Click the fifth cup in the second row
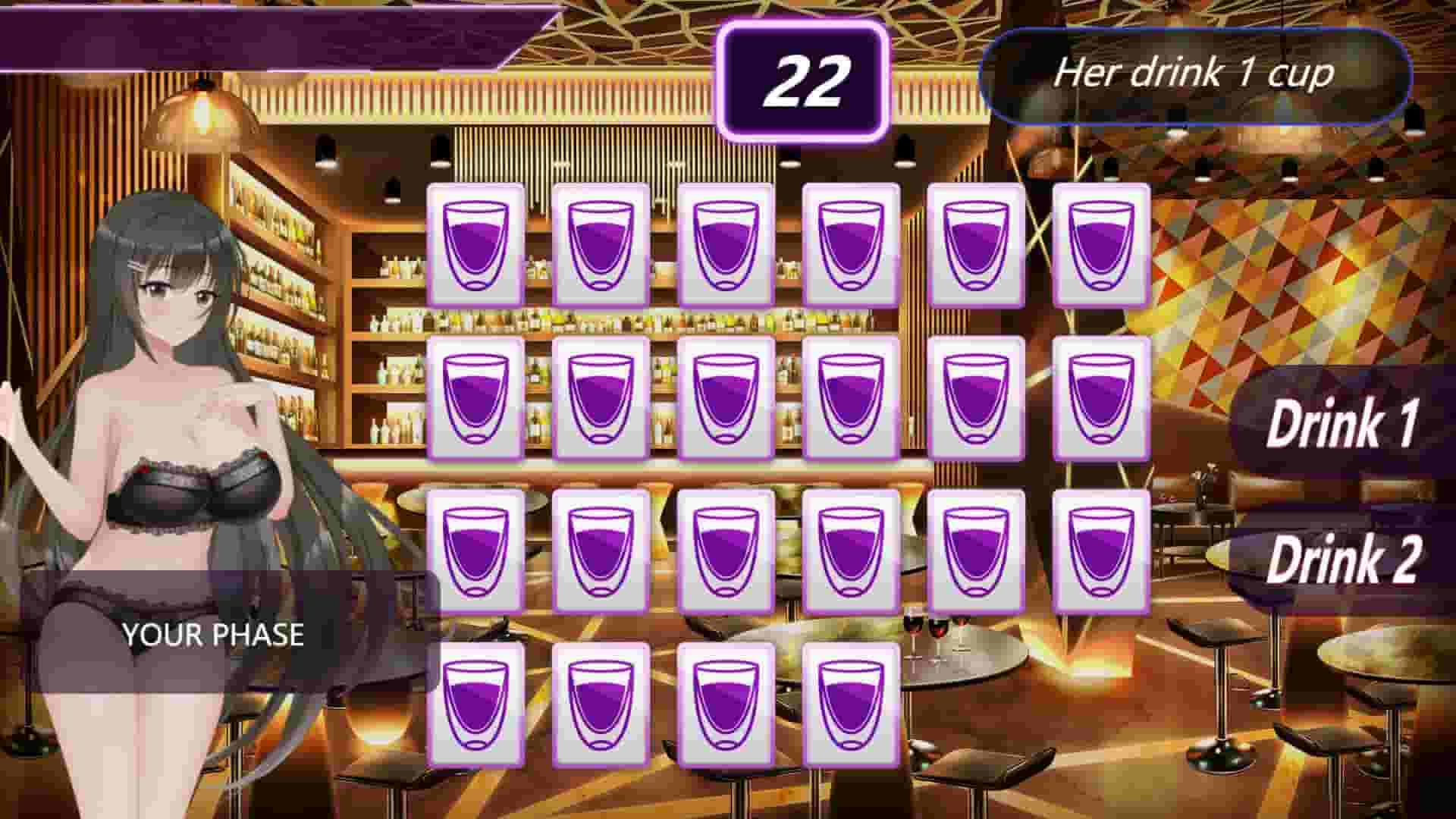1456x819 pixels. [x=974, y=398]
